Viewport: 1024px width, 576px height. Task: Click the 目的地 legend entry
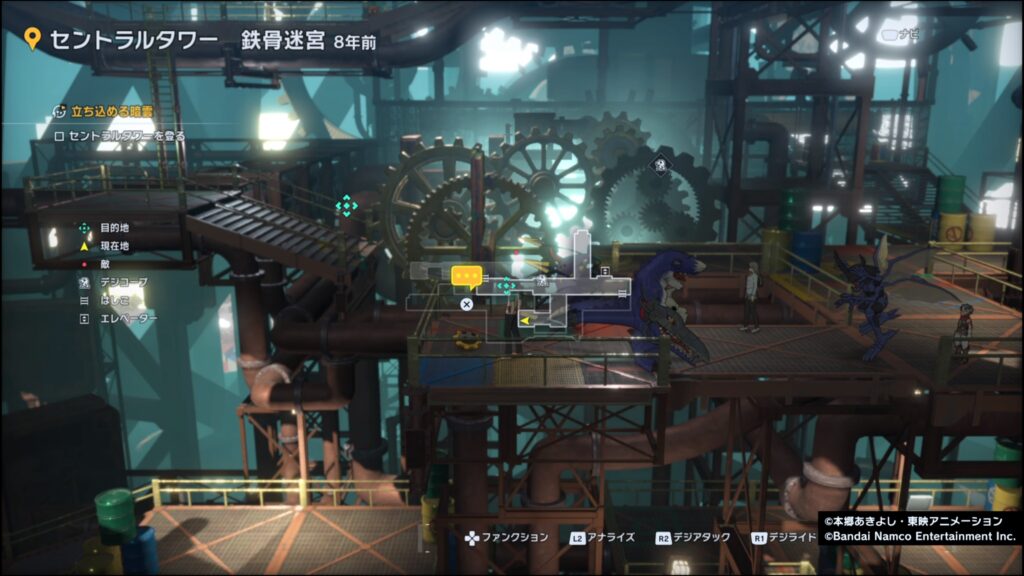[x=111, y=228]
